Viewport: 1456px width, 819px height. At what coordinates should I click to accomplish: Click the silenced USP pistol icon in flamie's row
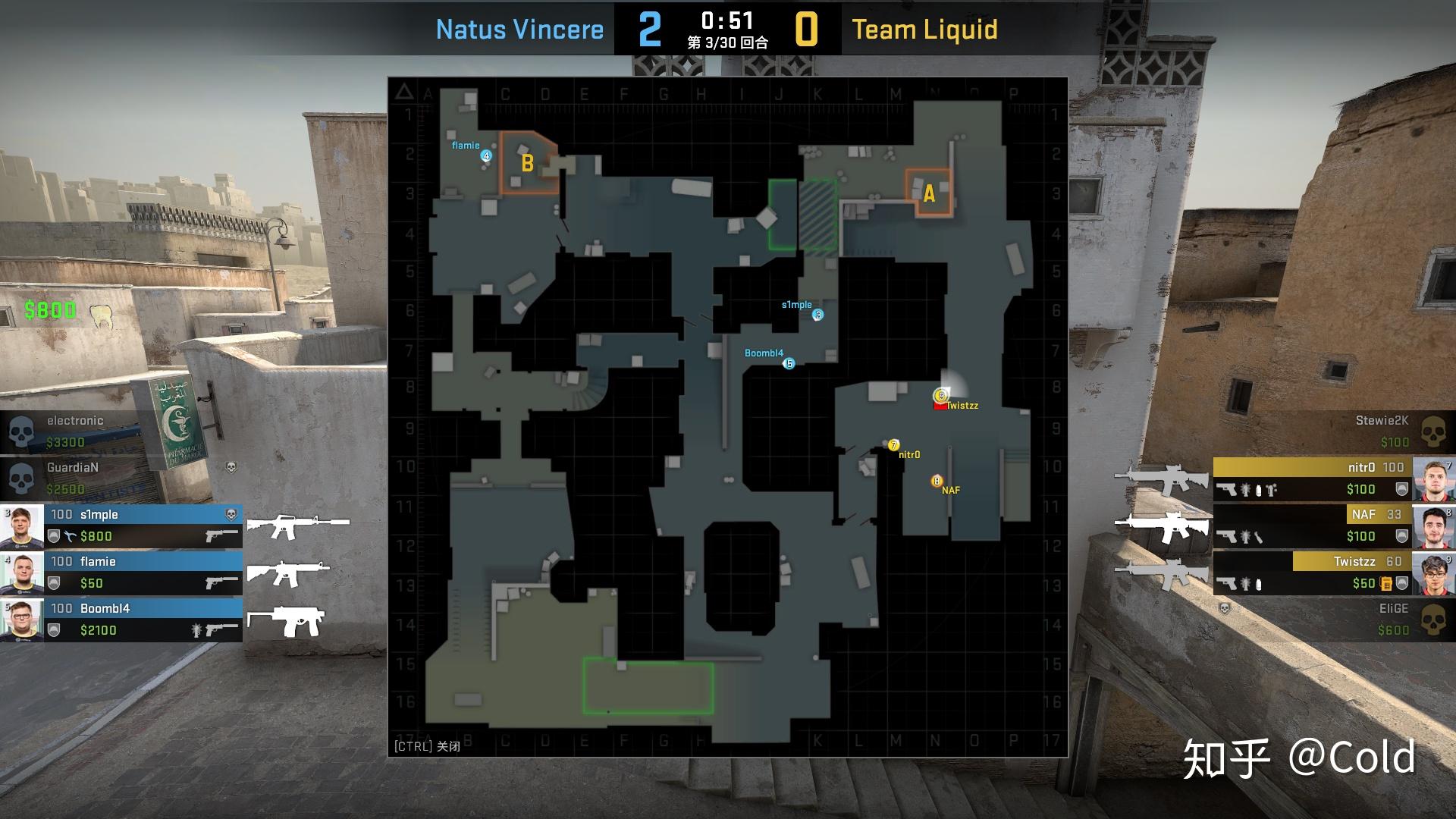221,584
